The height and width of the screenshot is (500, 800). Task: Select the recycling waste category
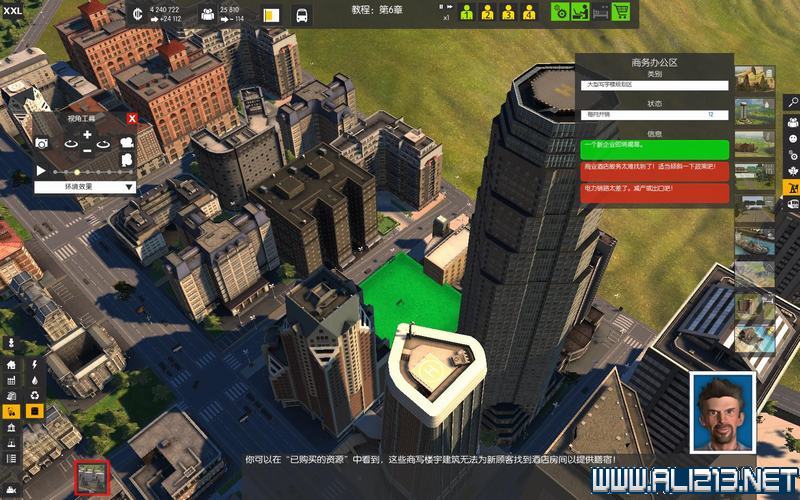click(x=35, y=395)
